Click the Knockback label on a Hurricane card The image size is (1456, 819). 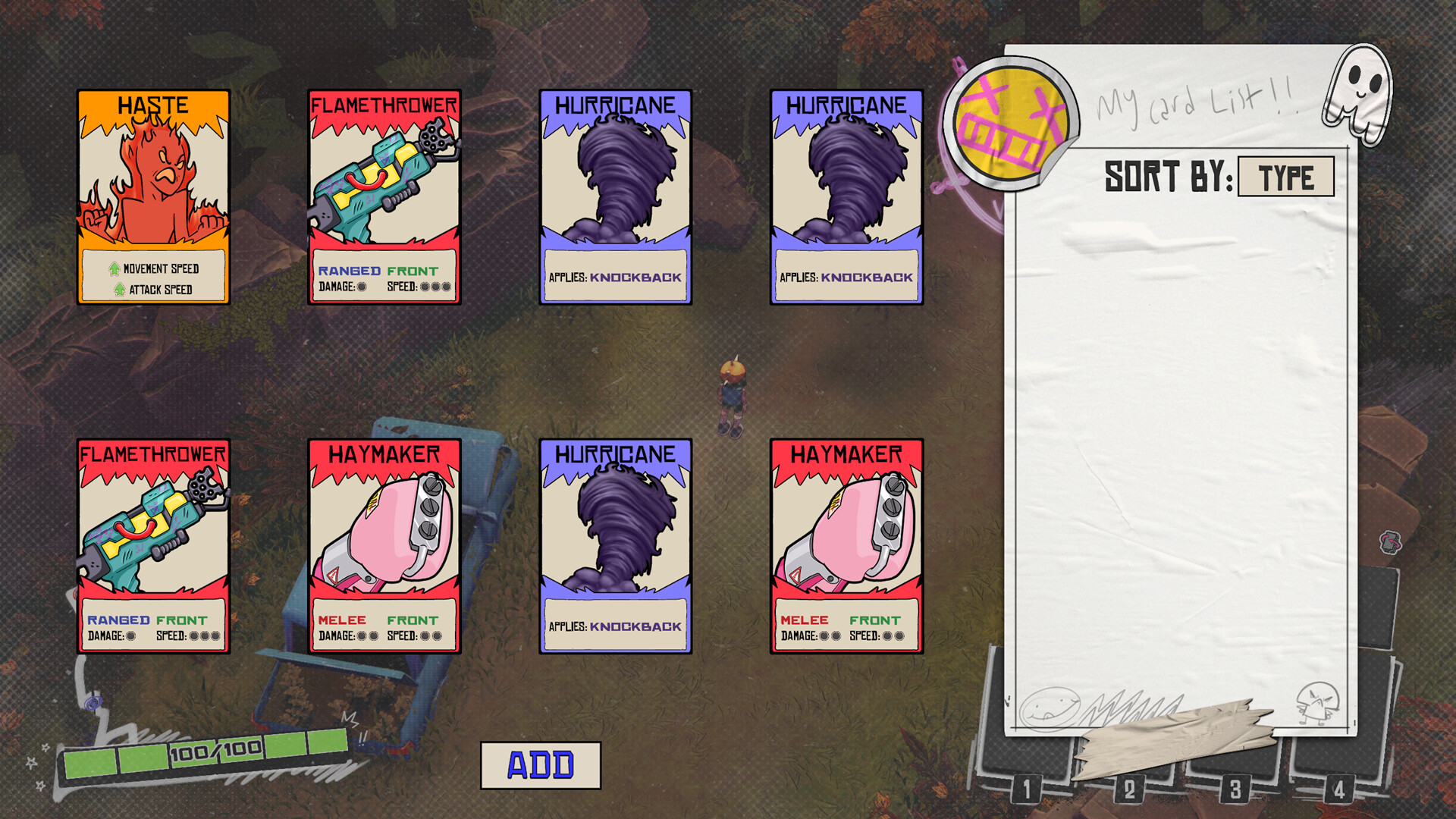click(635, 278)
